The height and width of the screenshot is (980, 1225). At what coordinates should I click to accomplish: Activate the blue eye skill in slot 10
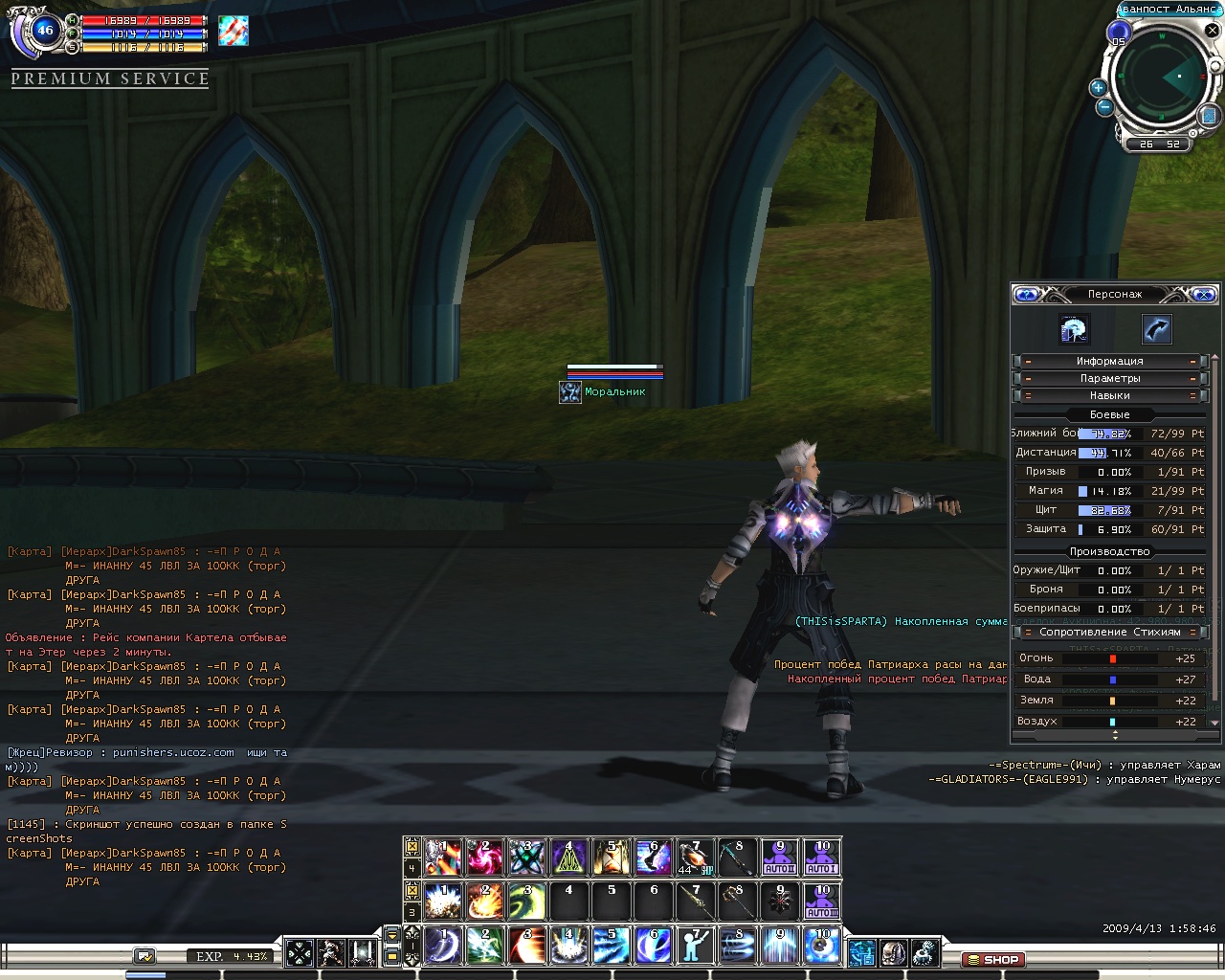(822, 946)
